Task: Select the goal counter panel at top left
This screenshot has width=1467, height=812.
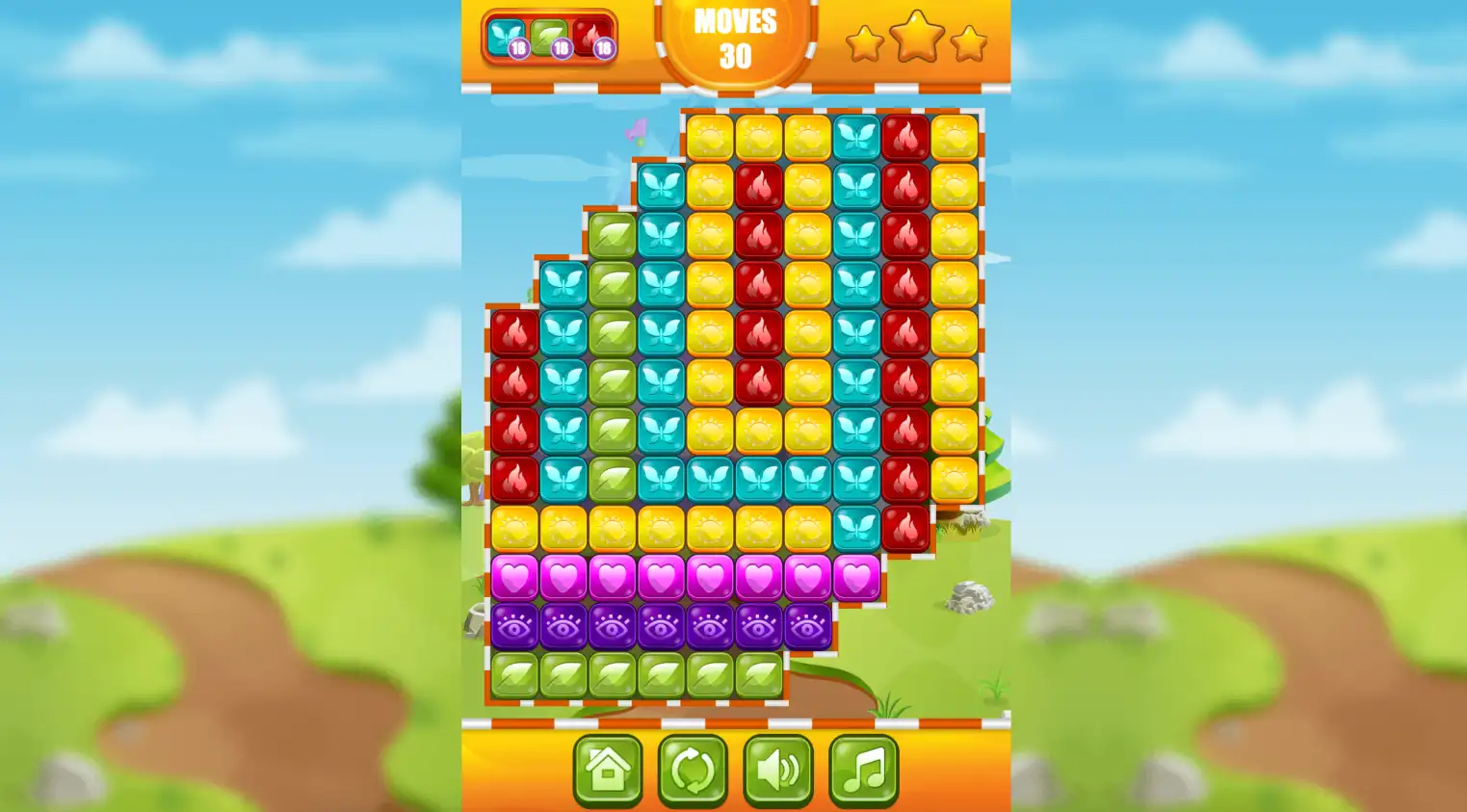Action: pyautogui.click(x=549, y=37)
